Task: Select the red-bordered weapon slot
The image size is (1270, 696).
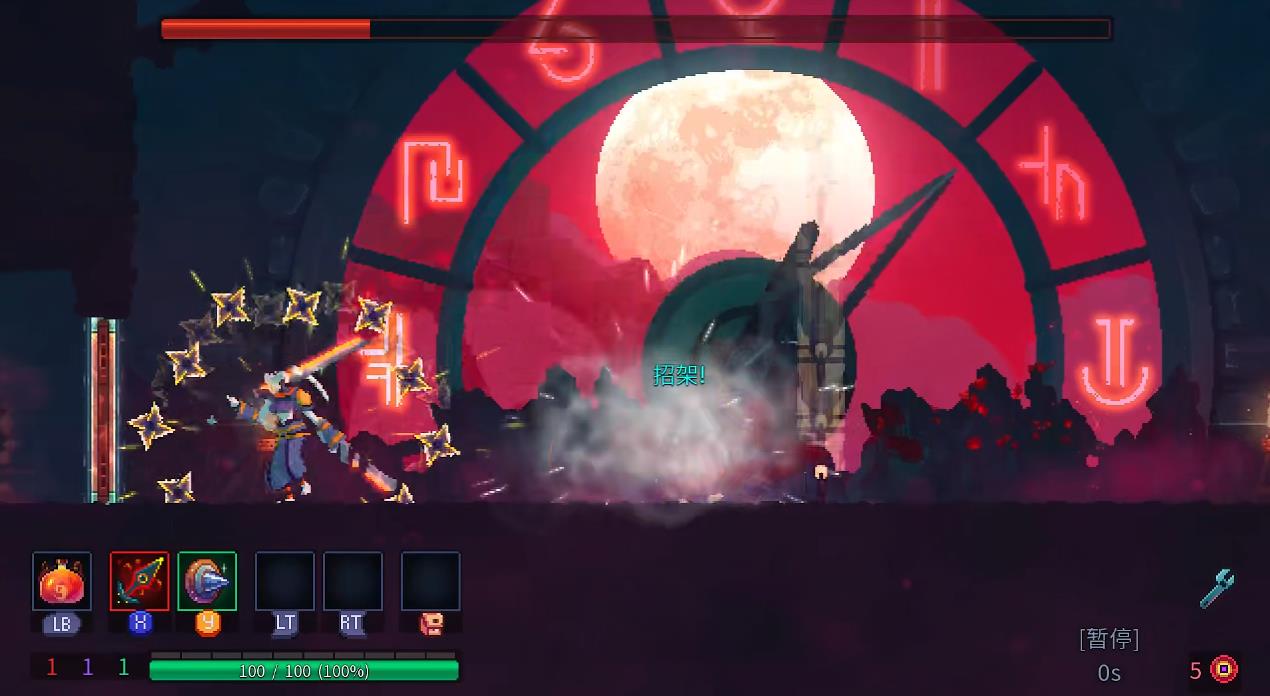Action: click(x=139, y=581)
